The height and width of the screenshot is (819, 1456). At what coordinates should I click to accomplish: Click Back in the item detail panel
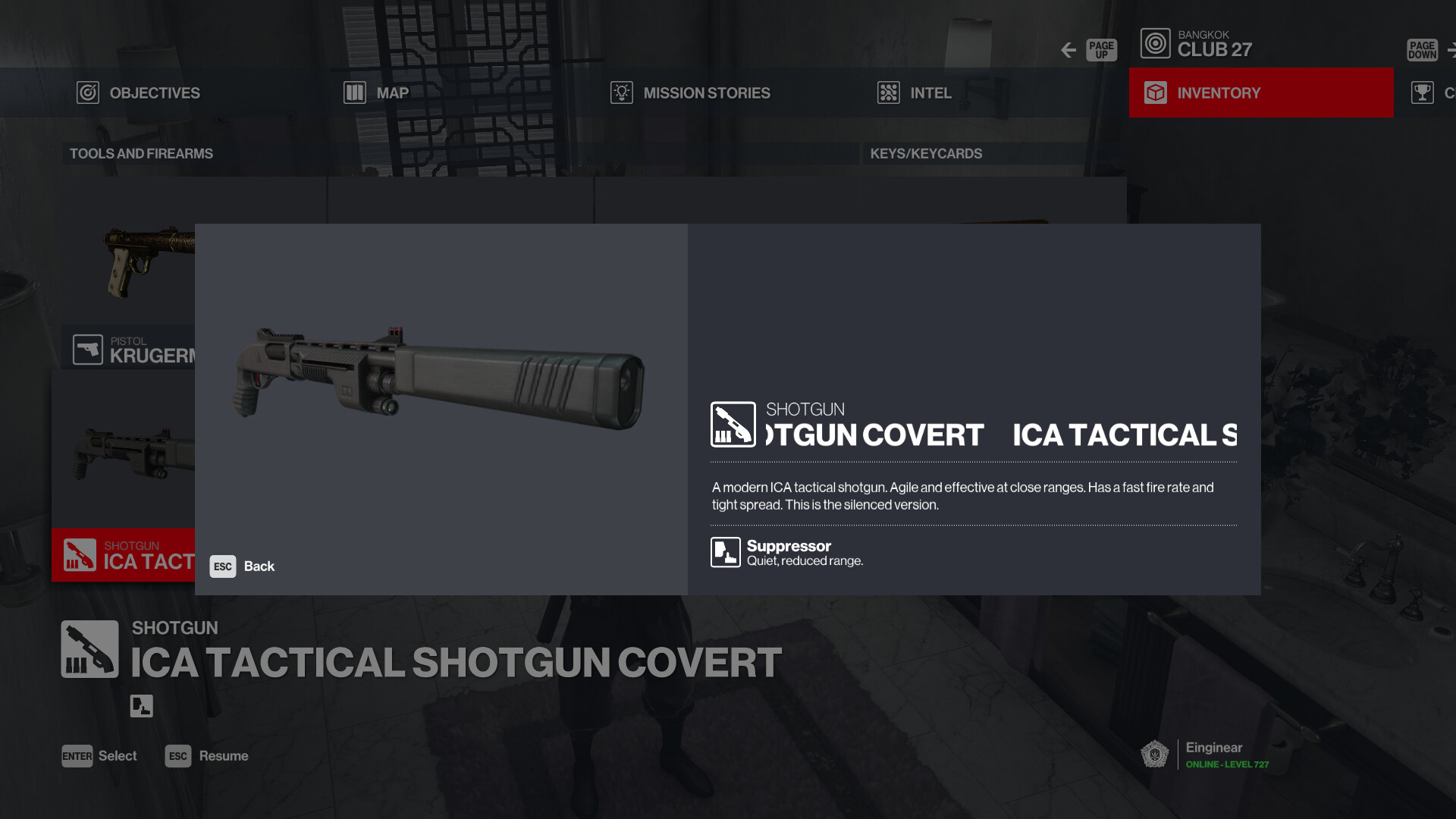[243, 566]
